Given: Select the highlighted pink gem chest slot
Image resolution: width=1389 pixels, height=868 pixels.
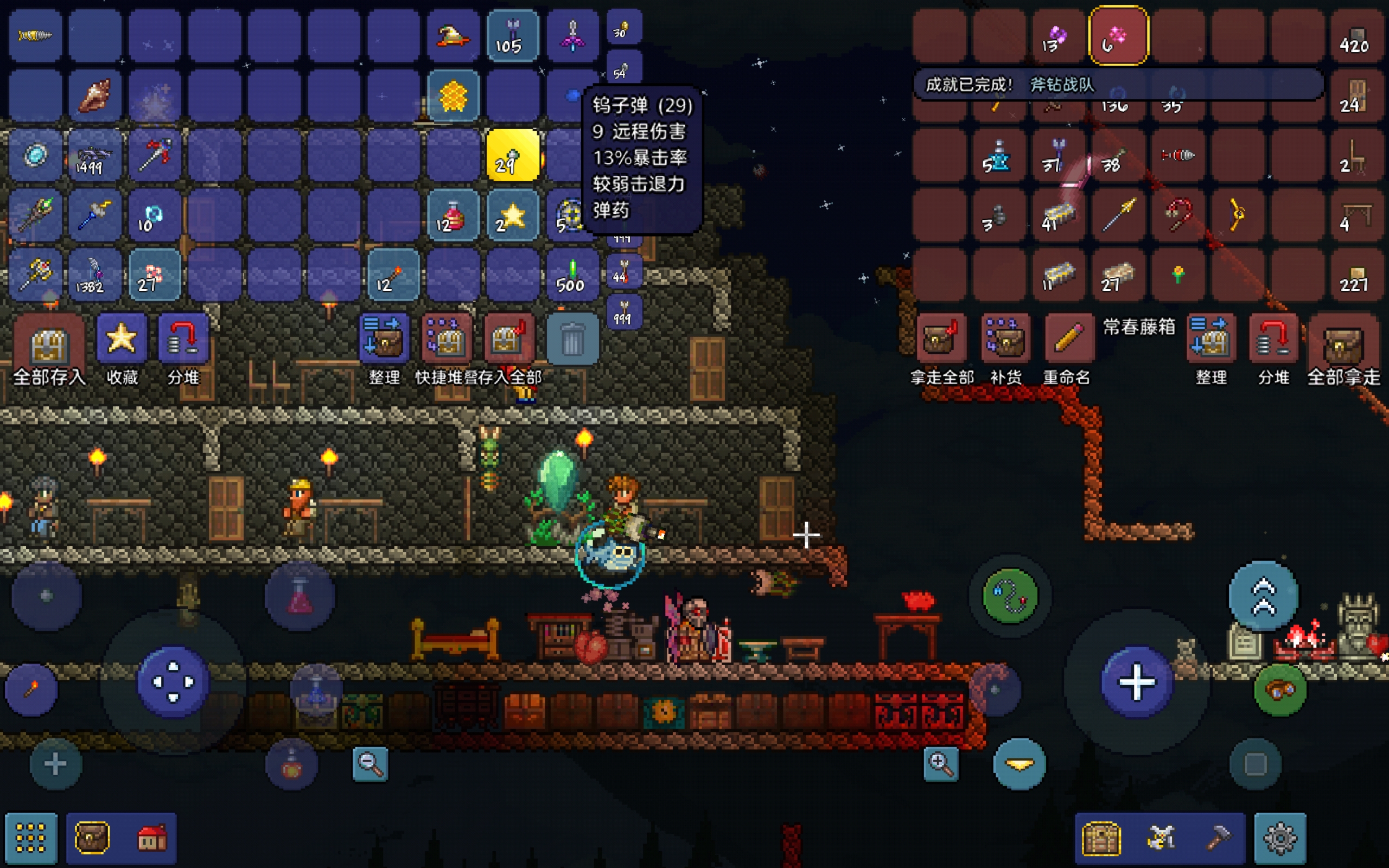Looking at the screenshot, I should (x=1118, y=36).
